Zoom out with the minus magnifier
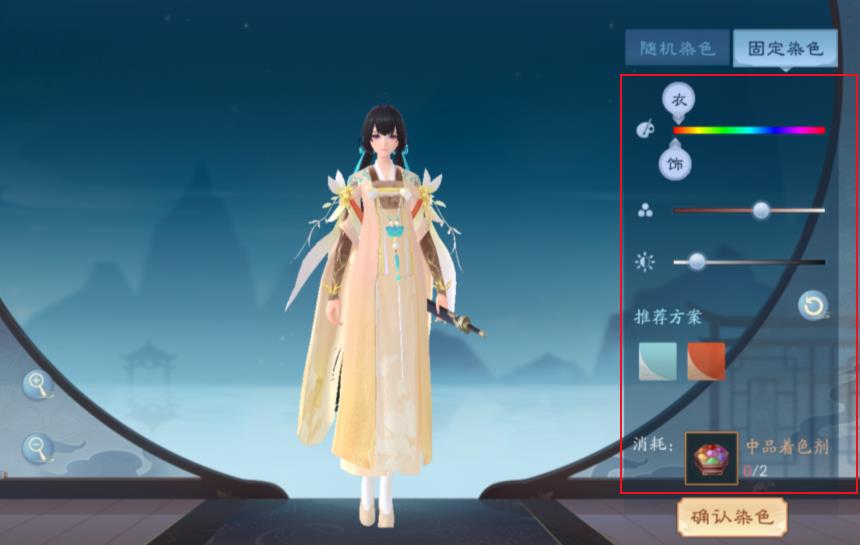This screenshot has width=860, height=545. pos(37,446)
